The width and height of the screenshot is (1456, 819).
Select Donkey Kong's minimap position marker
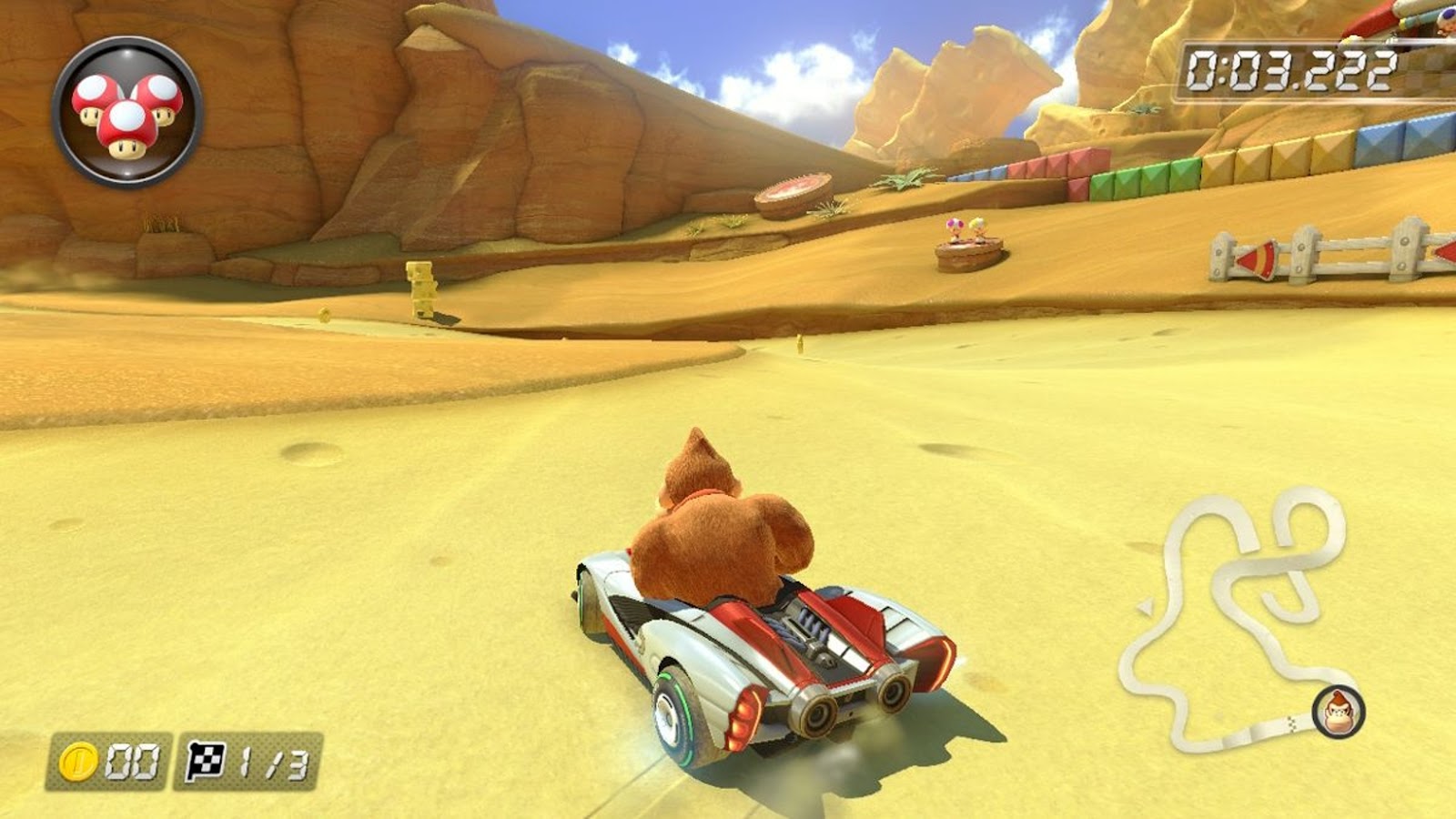click(x=1338, y=711)
